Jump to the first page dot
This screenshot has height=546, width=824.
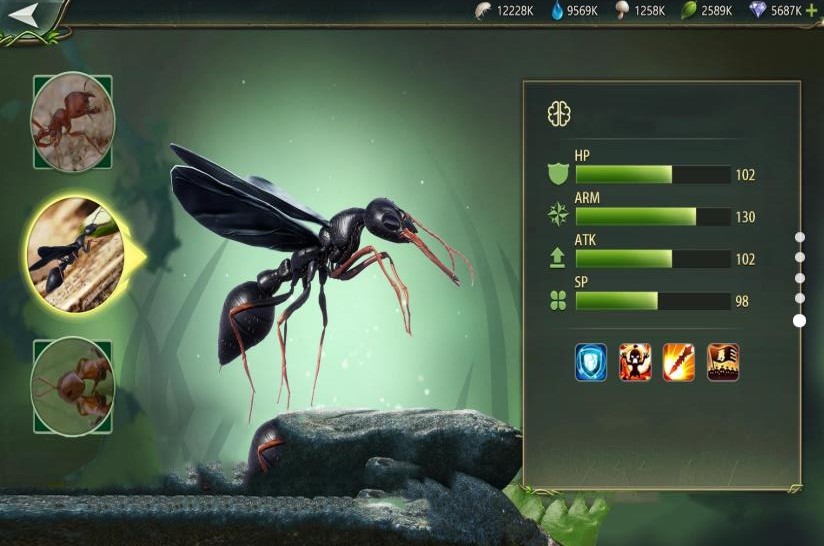799,237
